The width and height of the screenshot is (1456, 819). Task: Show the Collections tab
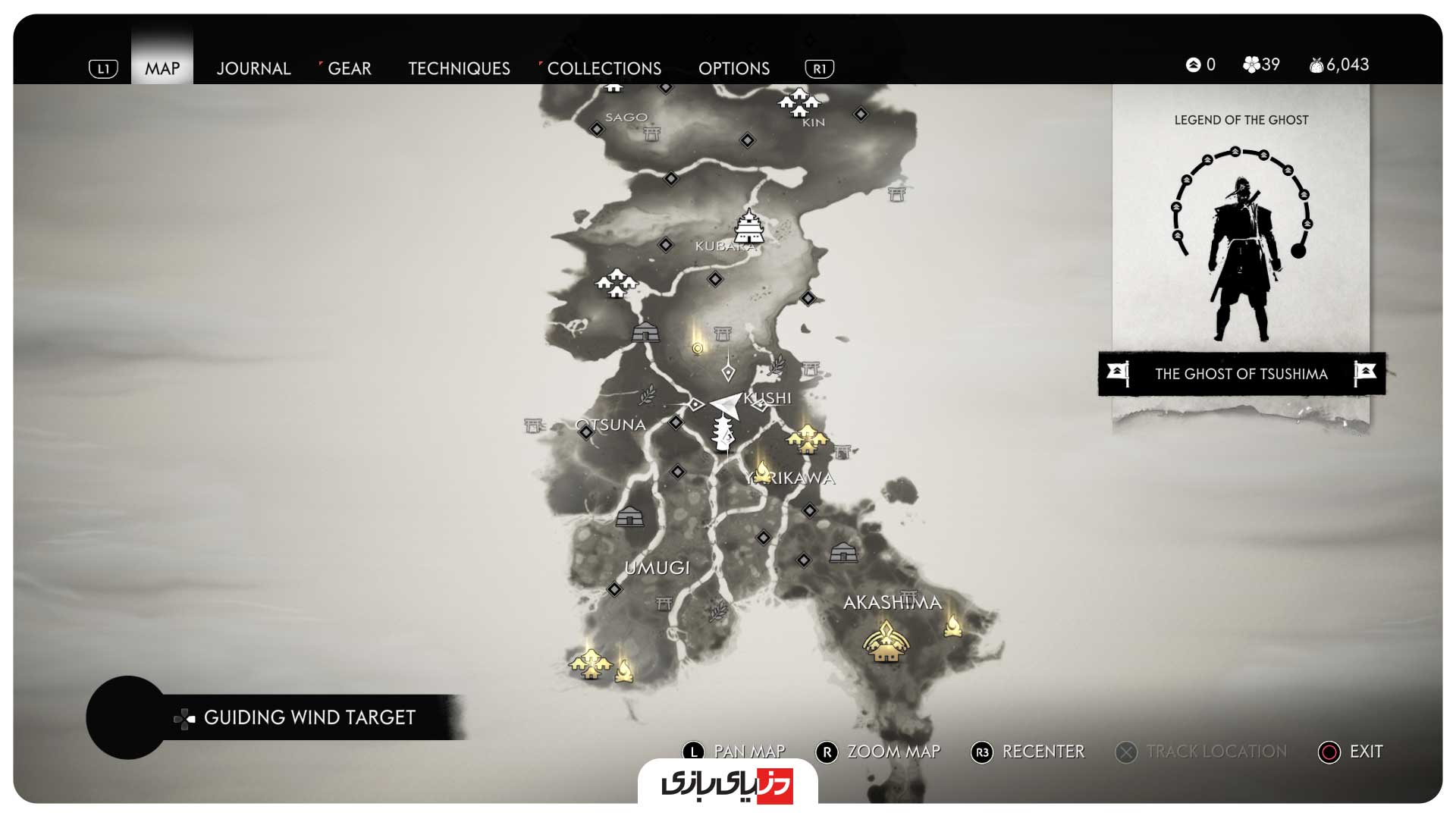coord(604,68)
